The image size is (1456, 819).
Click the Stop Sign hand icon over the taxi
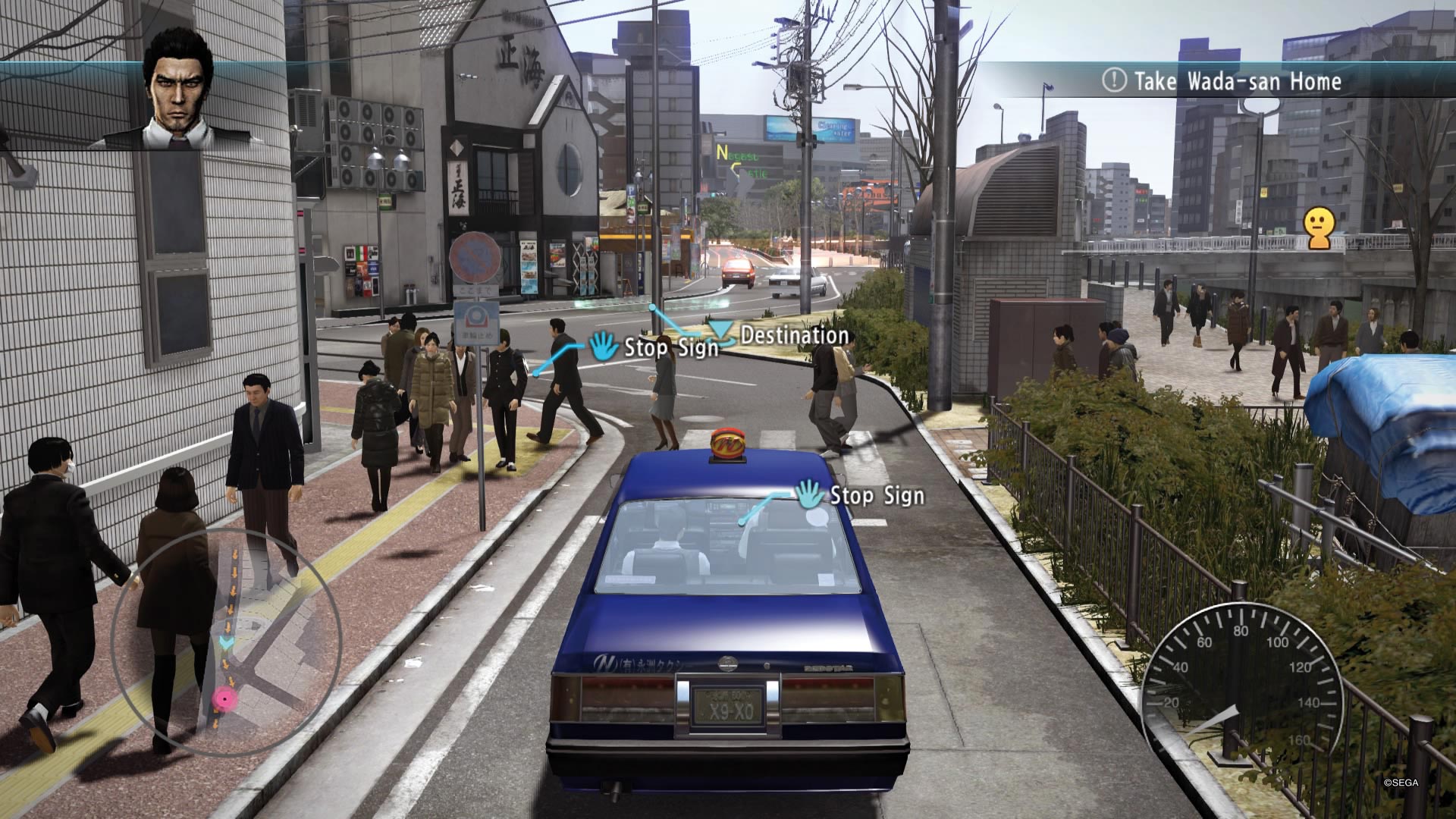coord(810,494)
